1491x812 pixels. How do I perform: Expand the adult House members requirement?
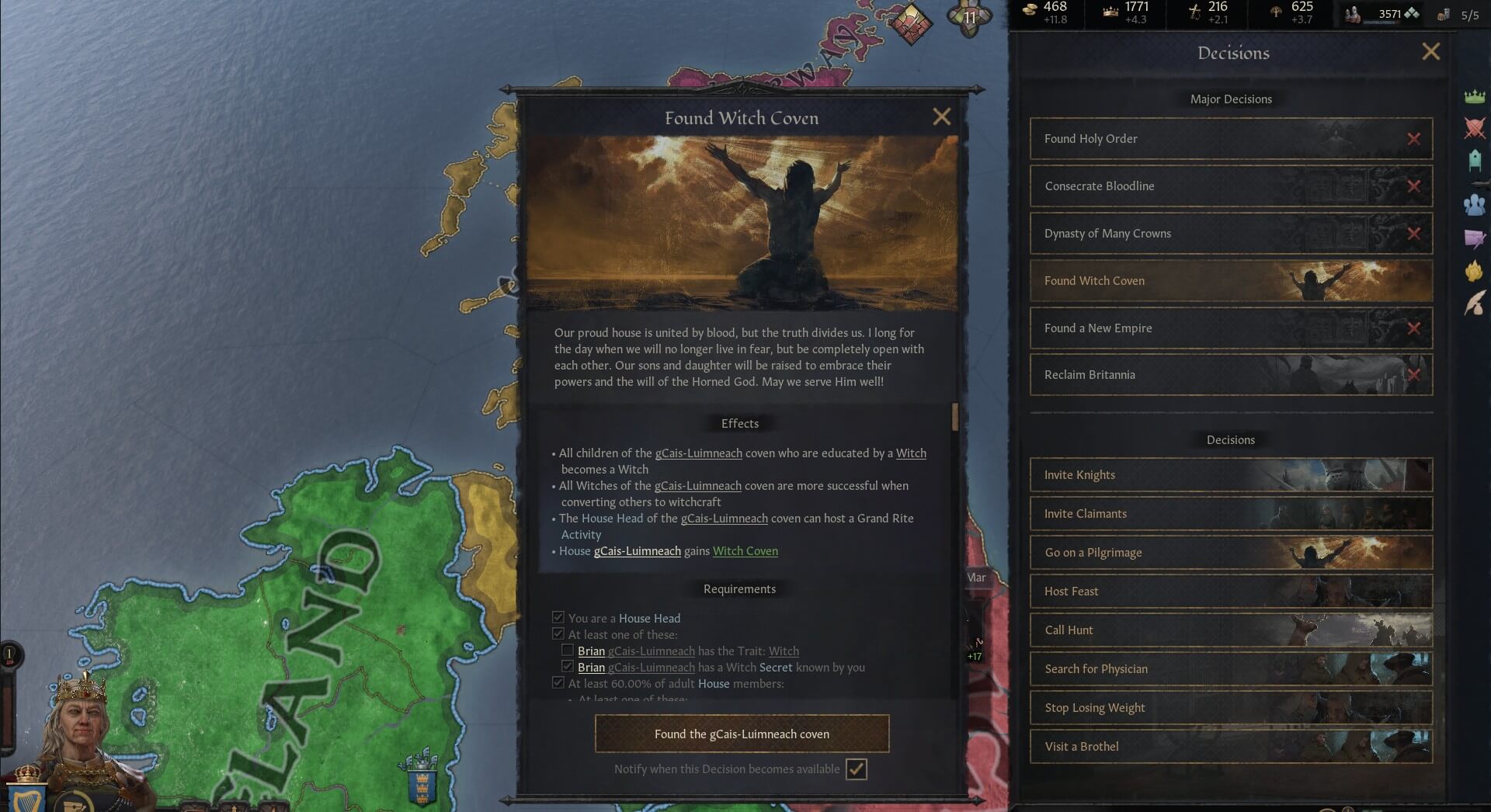pyautogui.click(x=558, y=683)
